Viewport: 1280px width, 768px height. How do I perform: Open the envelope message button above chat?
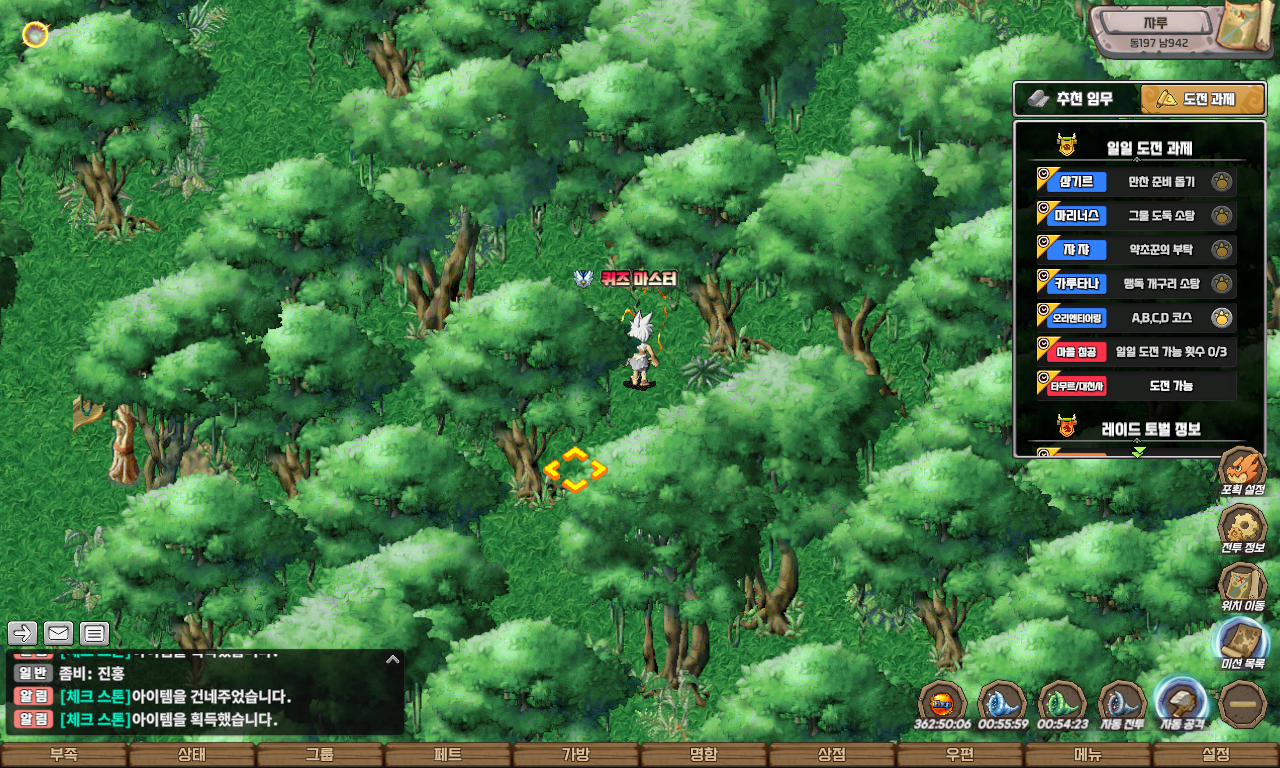point(58,633)
